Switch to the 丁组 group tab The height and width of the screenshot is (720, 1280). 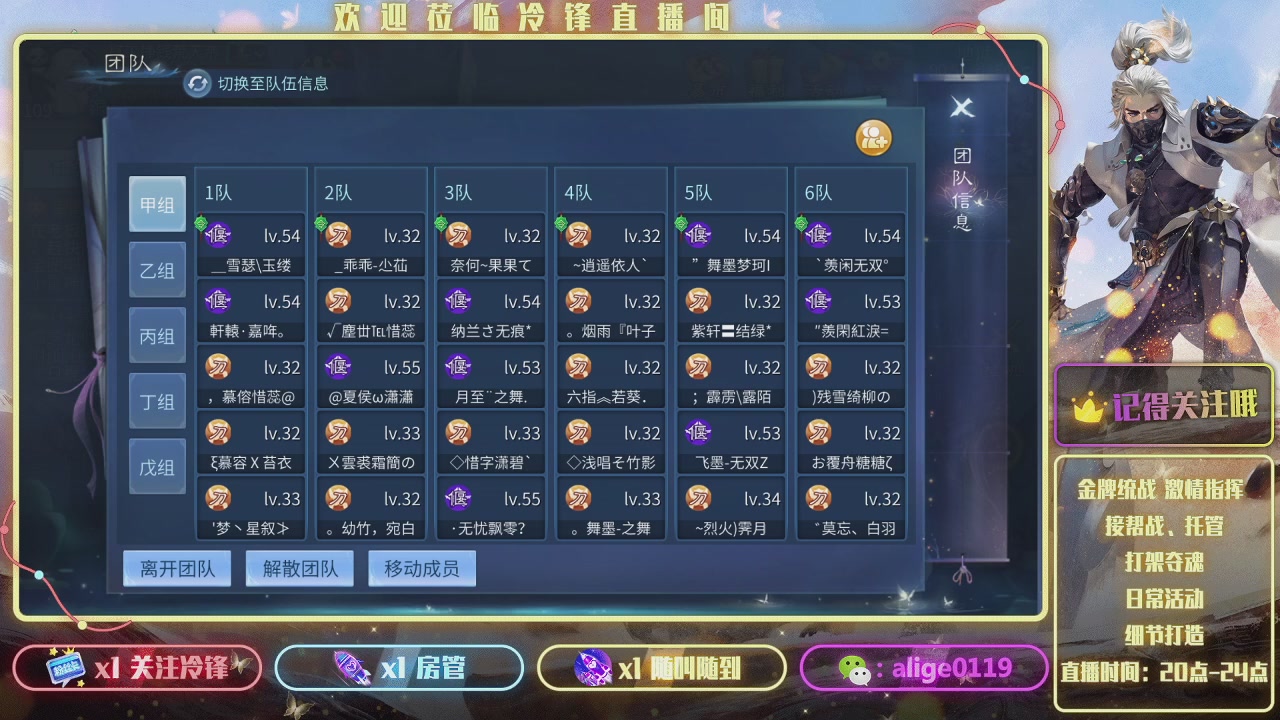(157, 401)
